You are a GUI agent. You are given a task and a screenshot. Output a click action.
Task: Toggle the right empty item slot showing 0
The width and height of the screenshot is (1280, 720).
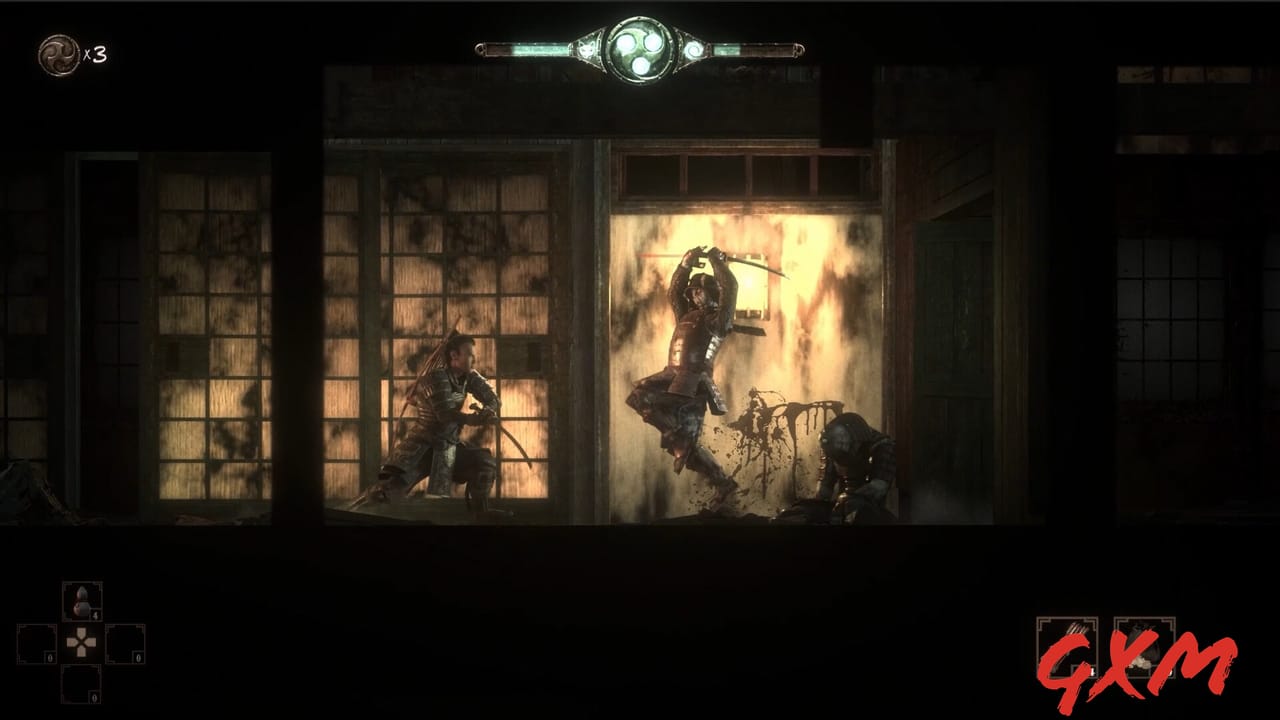pyautogui.click(x=124, y=643)
